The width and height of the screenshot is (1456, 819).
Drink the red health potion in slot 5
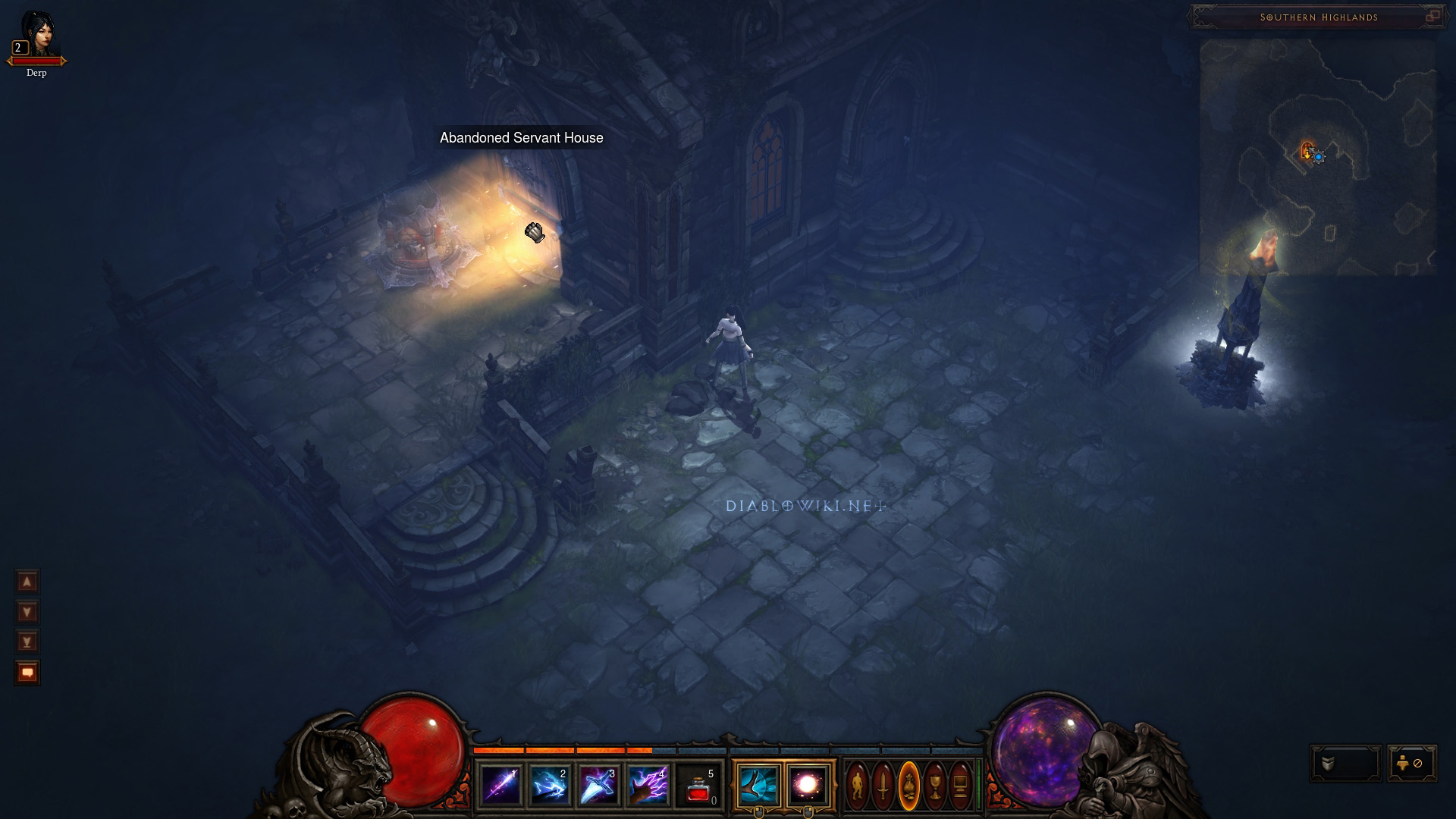point(698,786)
